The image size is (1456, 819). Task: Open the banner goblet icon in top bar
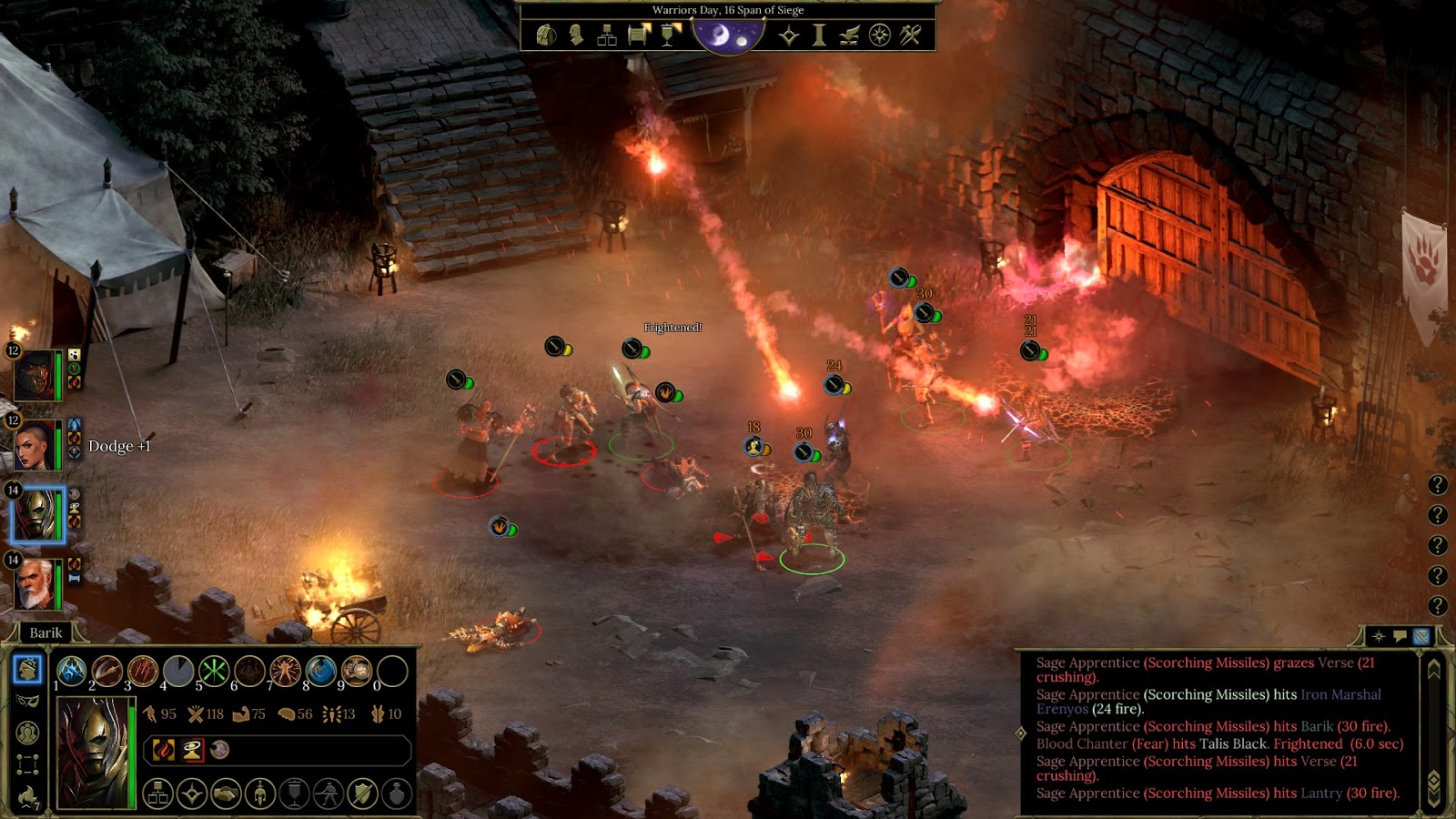[671, 35]
